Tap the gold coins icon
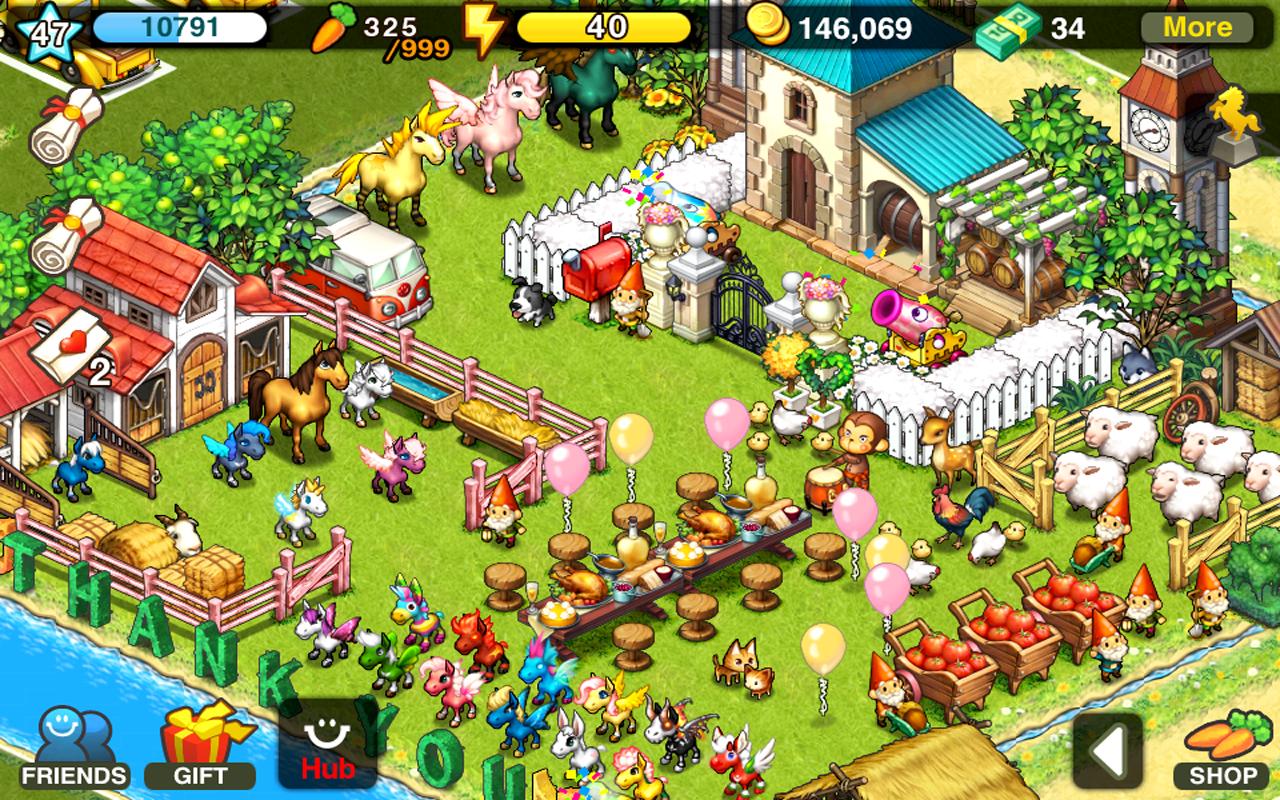The height and width of the screenshot is (800, 1280). pyautogui.click(x=769, y=25)
